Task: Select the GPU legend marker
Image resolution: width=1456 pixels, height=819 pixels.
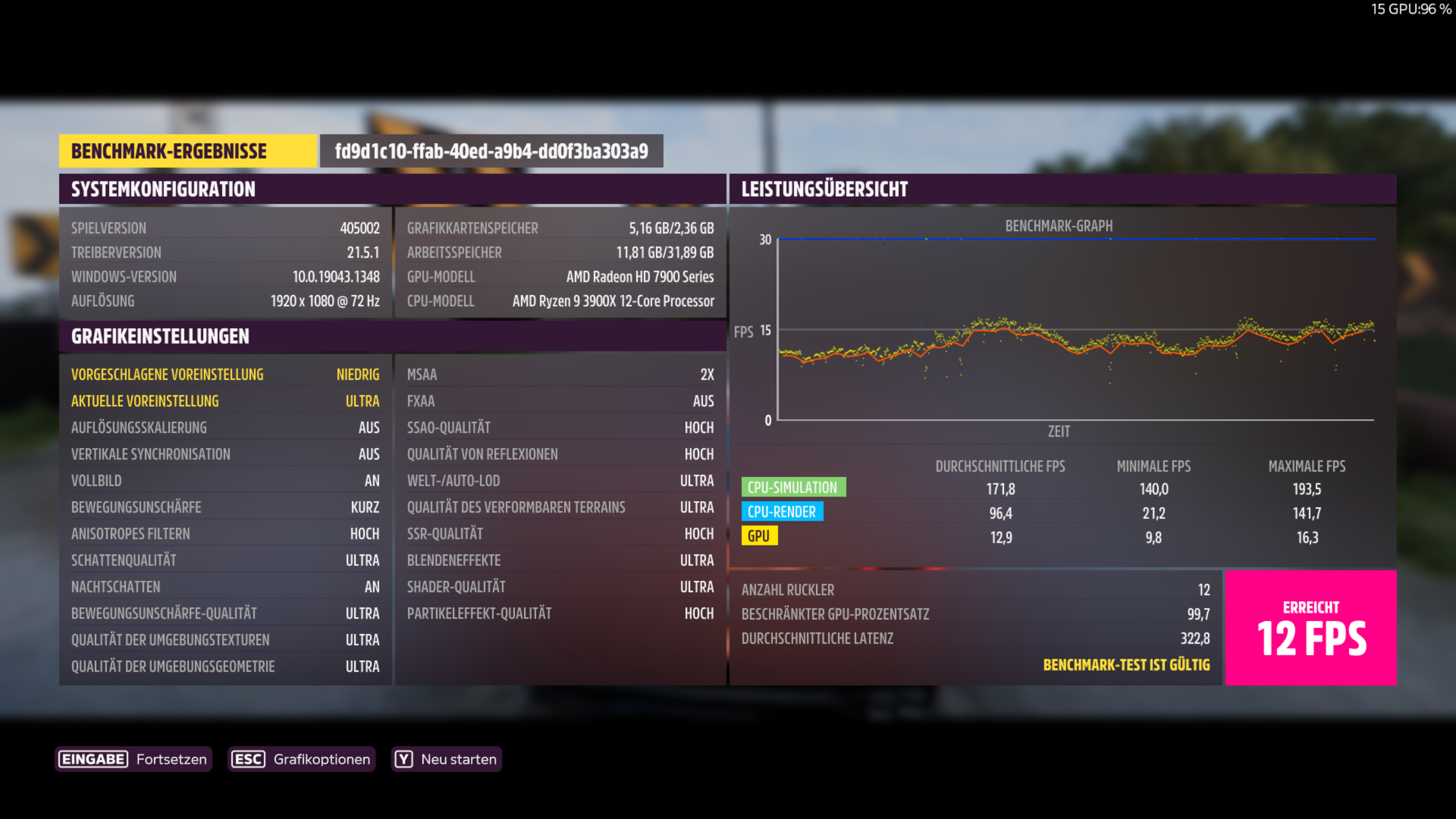Action: [760, 536]
